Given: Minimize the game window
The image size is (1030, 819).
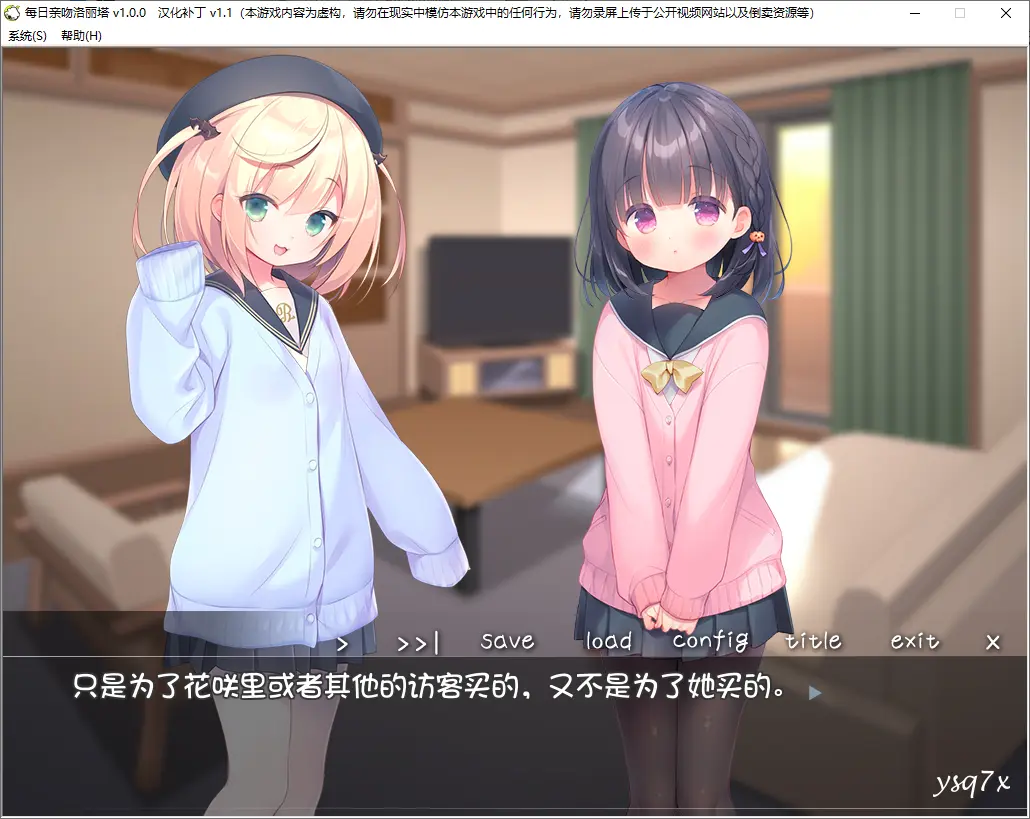Looking at the screenshot, I should [x=914, y=13].
